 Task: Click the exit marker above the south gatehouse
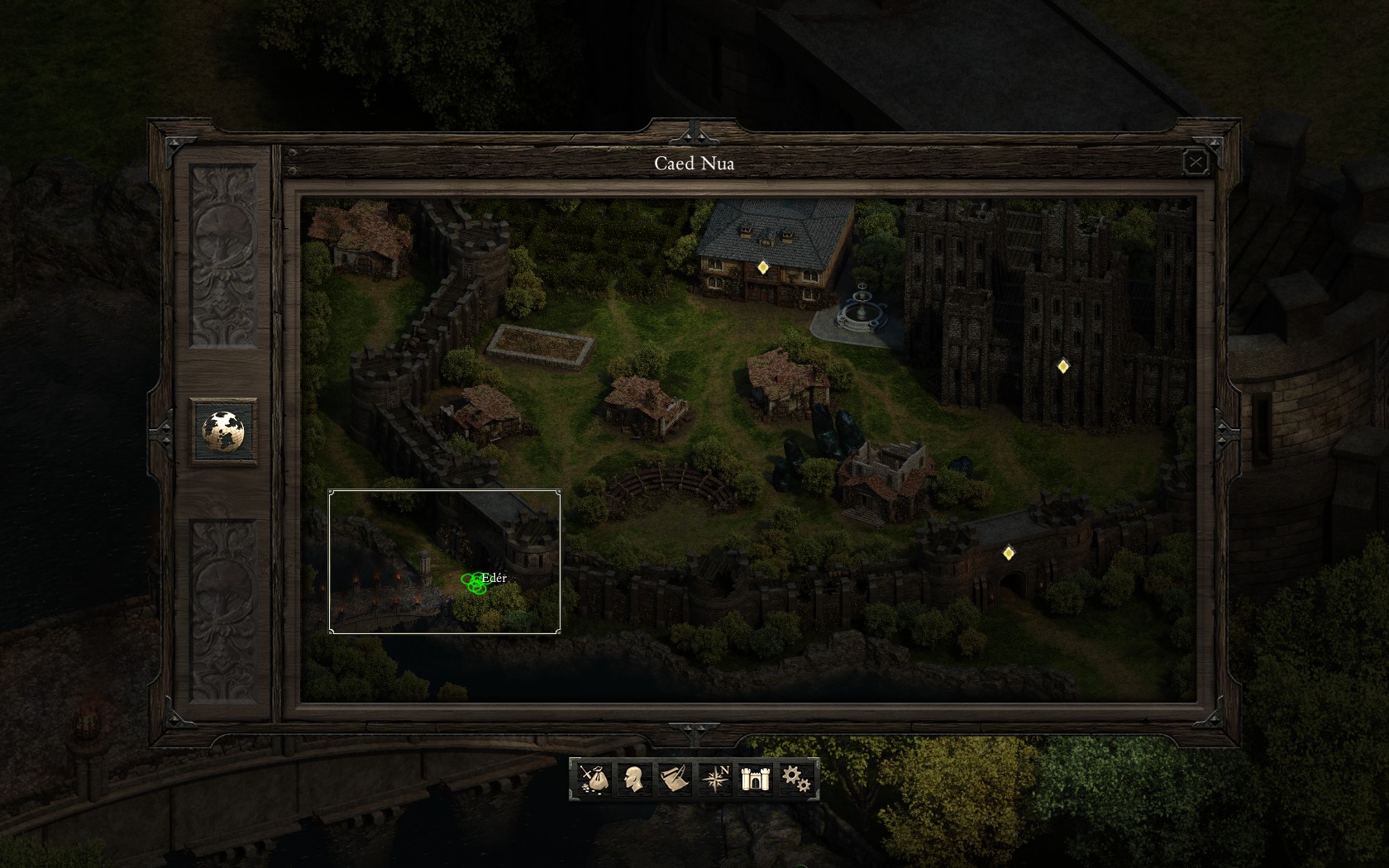tap(1009, 552)
